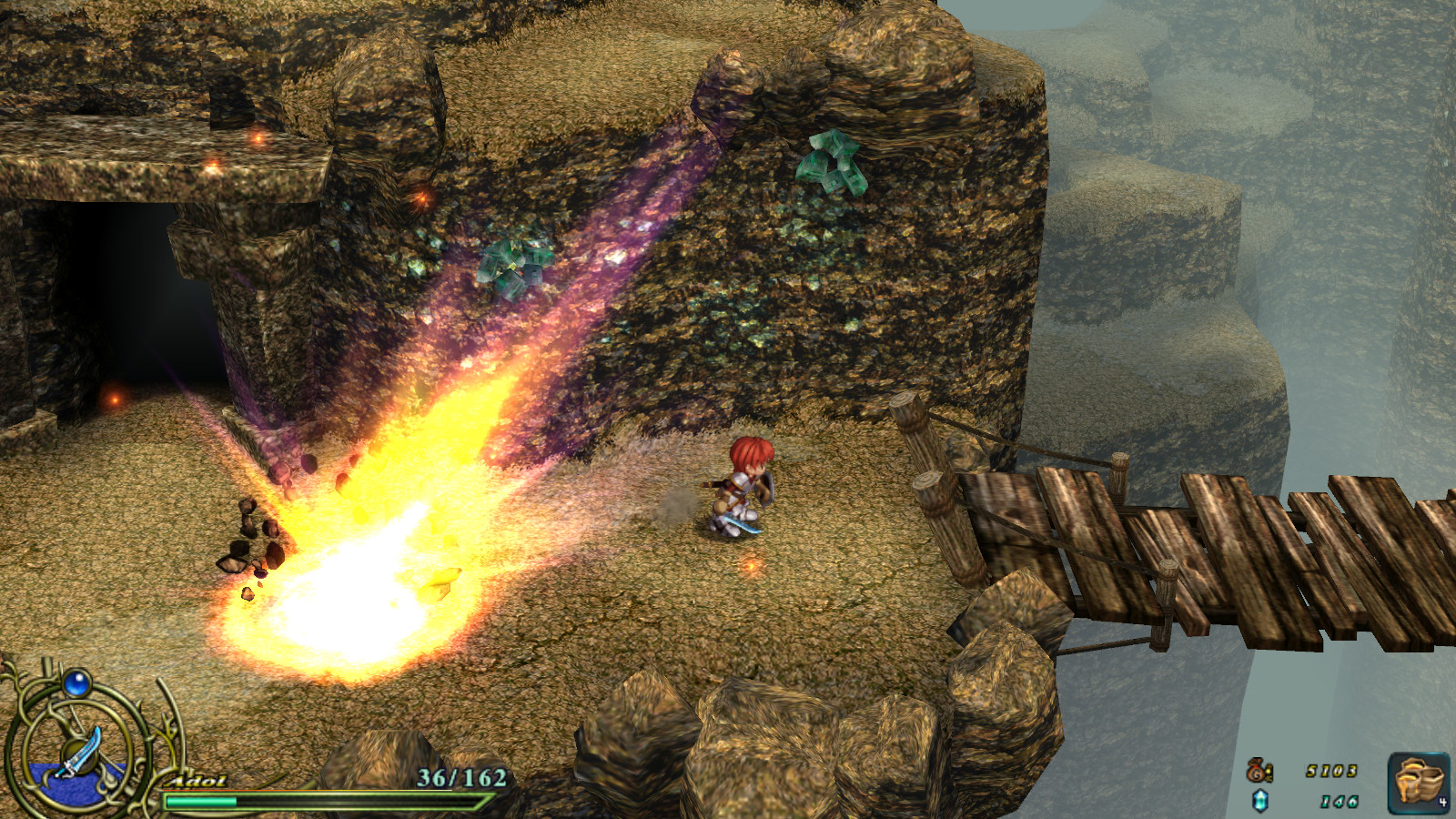Click the glowing ember near the cave entrance
This screenshot has height=819, width=1456.
coord(116,399)
